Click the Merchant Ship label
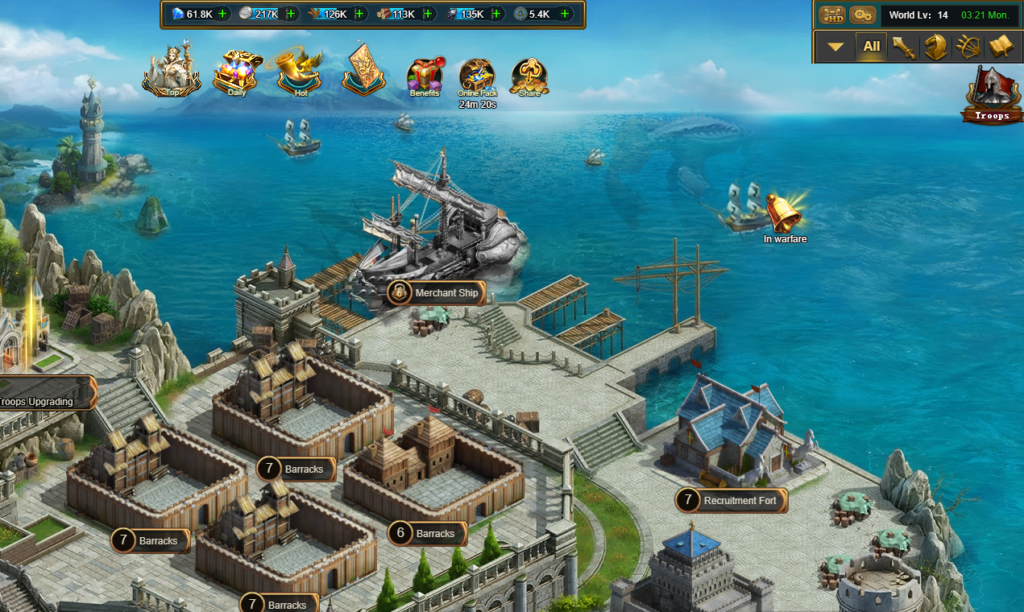The height and width of the screenshot is (612, 1024). [x=437, y=293]
